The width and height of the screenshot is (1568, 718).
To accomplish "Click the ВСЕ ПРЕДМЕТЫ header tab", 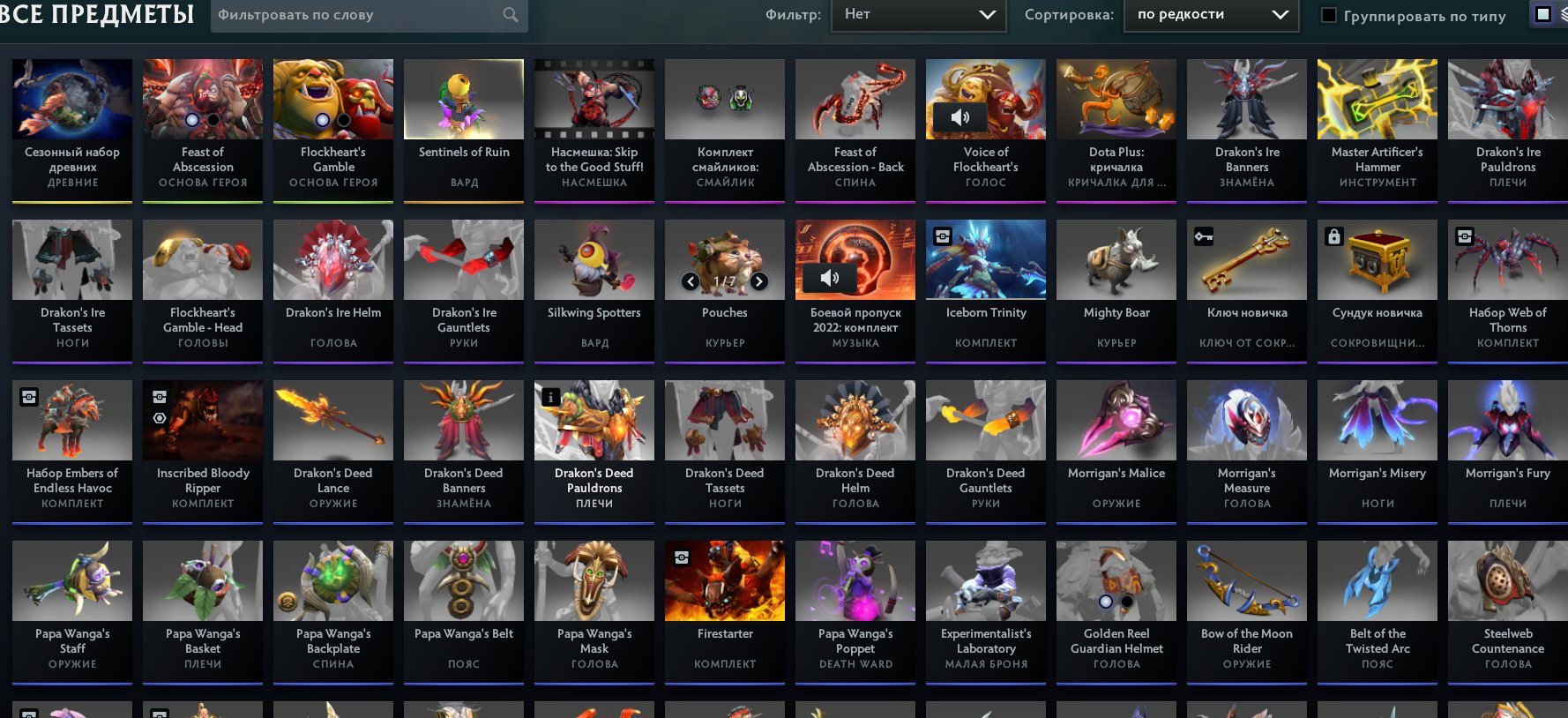I will coord(97,14).
